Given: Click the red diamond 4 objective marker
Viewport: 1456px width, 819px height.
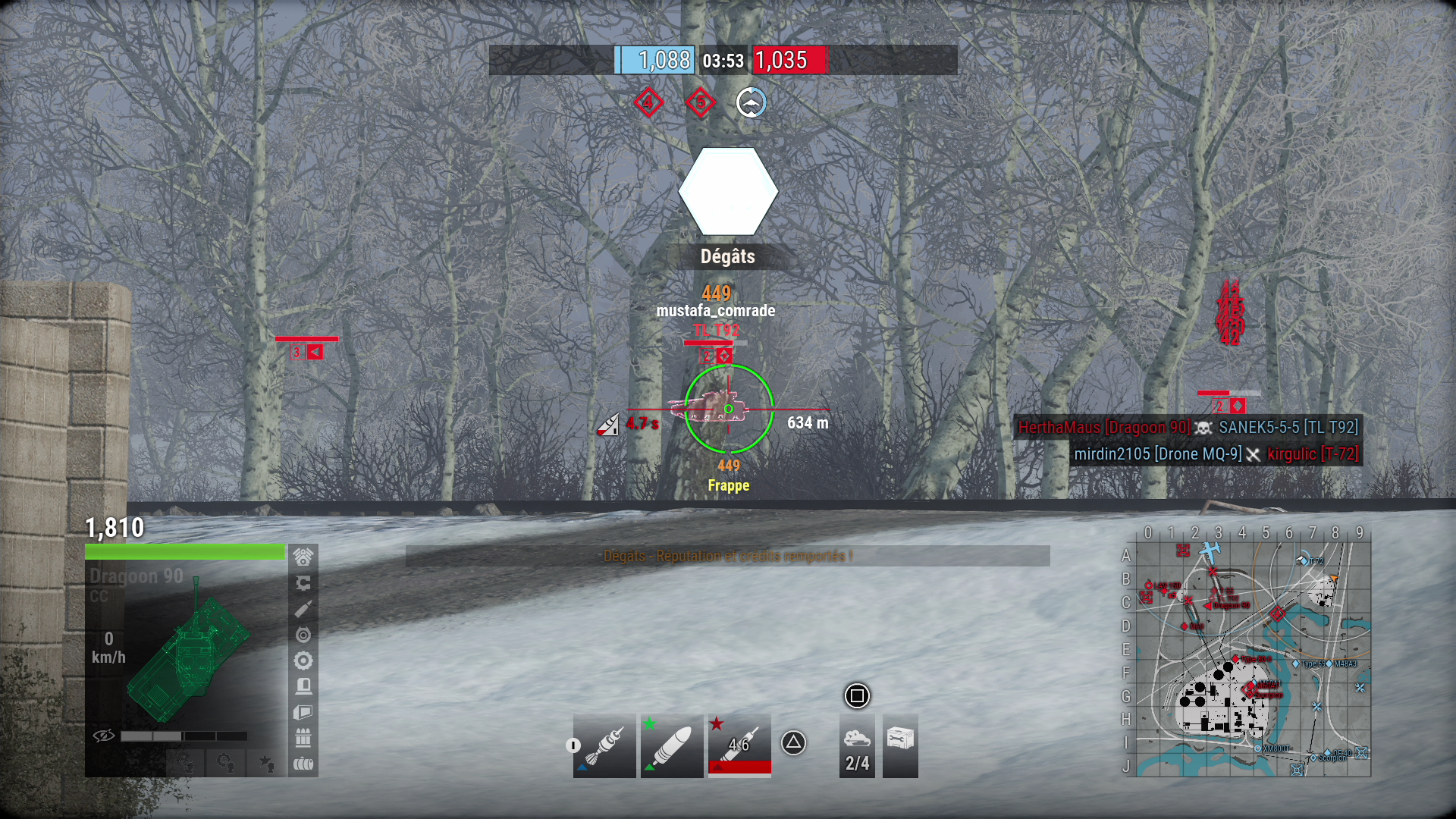Looking at the screenshot, I should (x=648, y=102).
